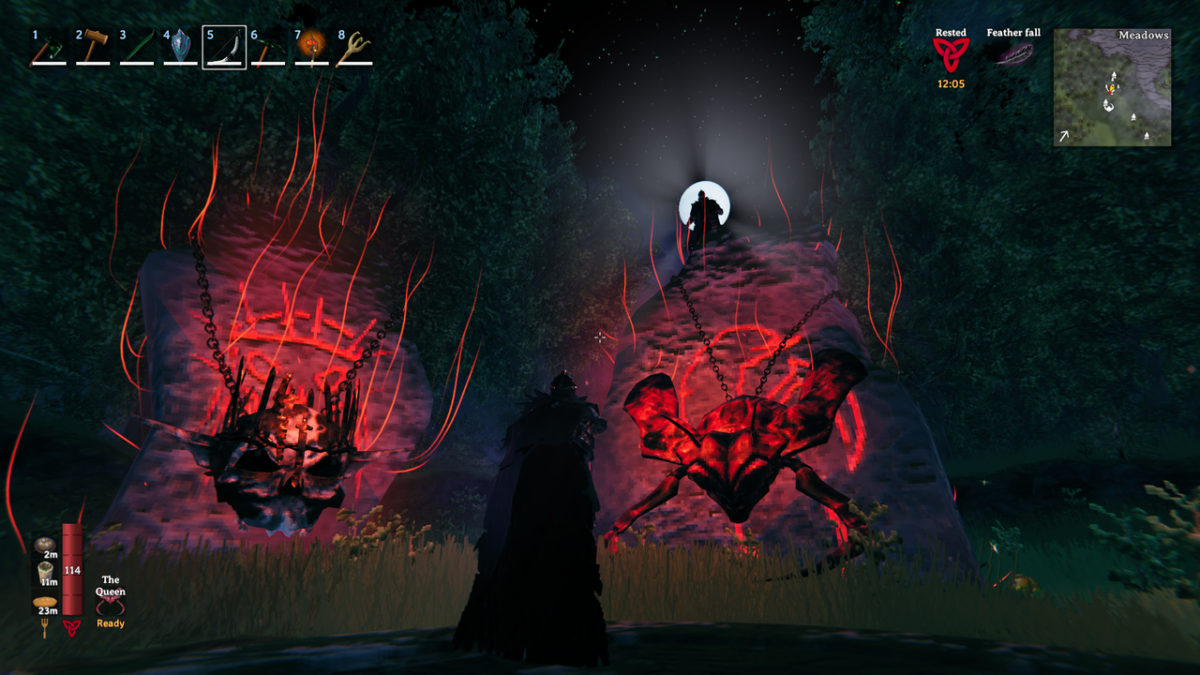
Task: Equip the pickaxe in slot 6
Action: pyautogui.click(x=268, y=48)
